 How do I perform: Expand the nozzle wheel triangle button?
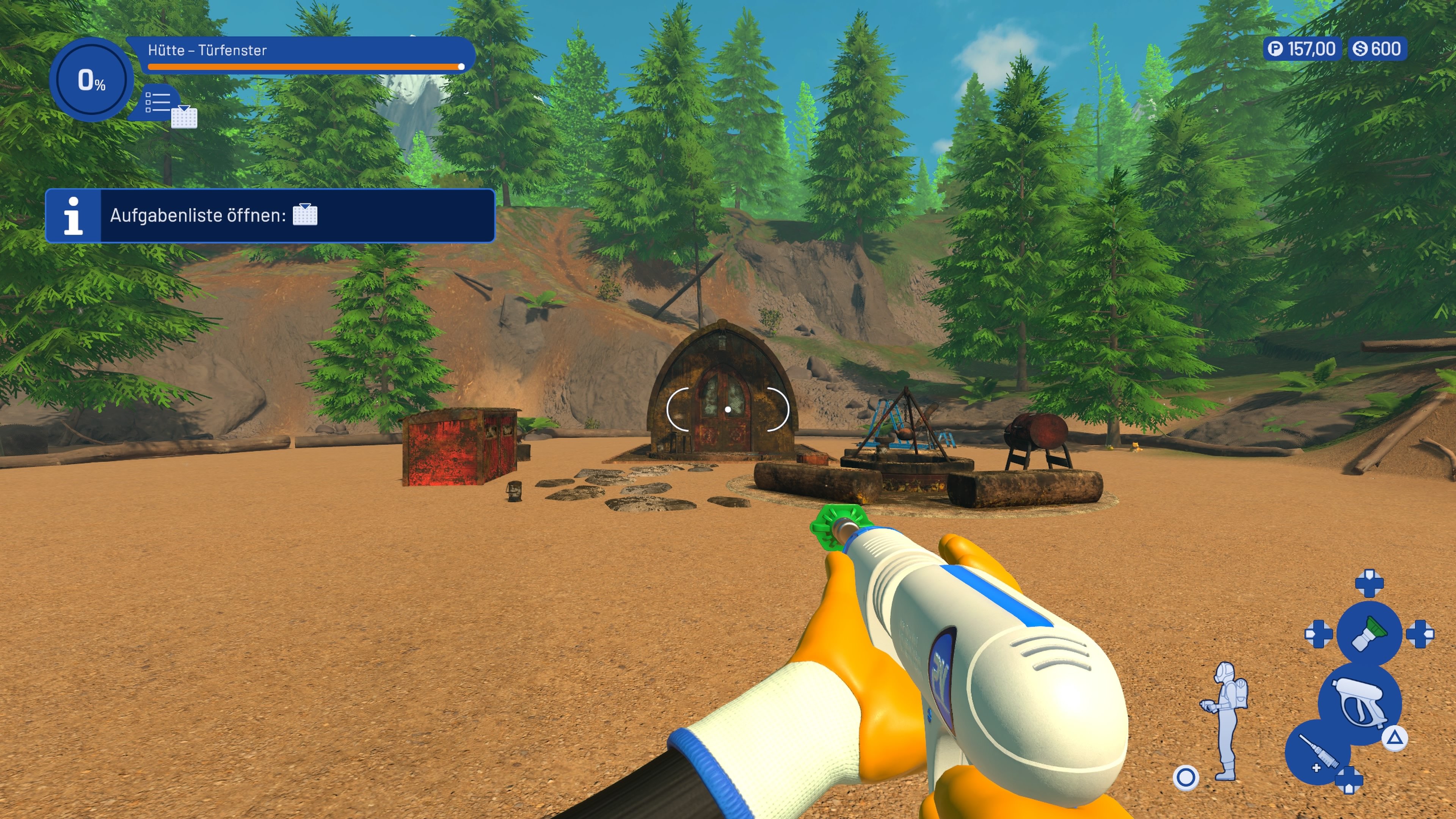click(1394, 739)
